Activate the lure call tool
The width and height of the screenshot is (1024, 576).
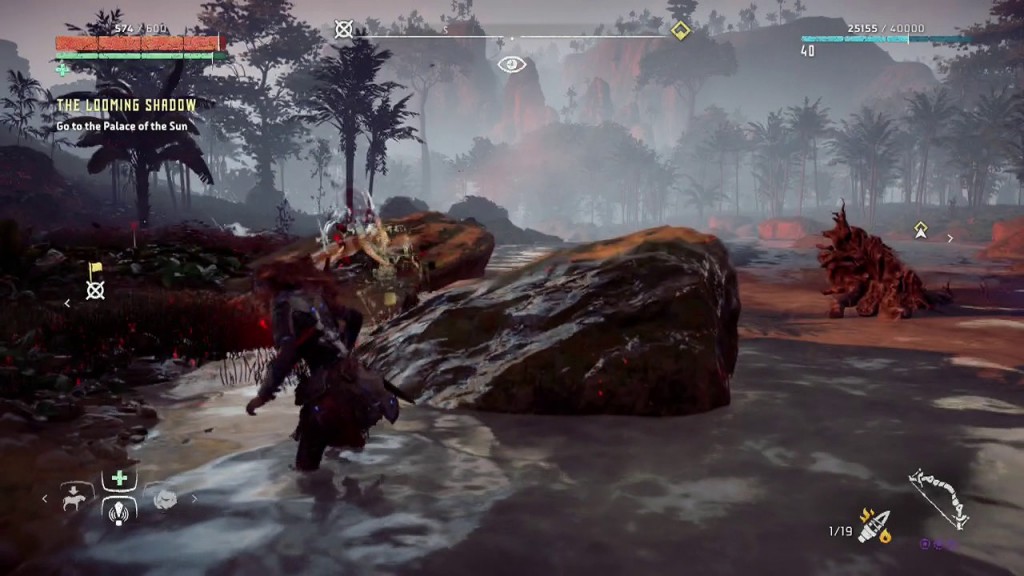(120, 509)
